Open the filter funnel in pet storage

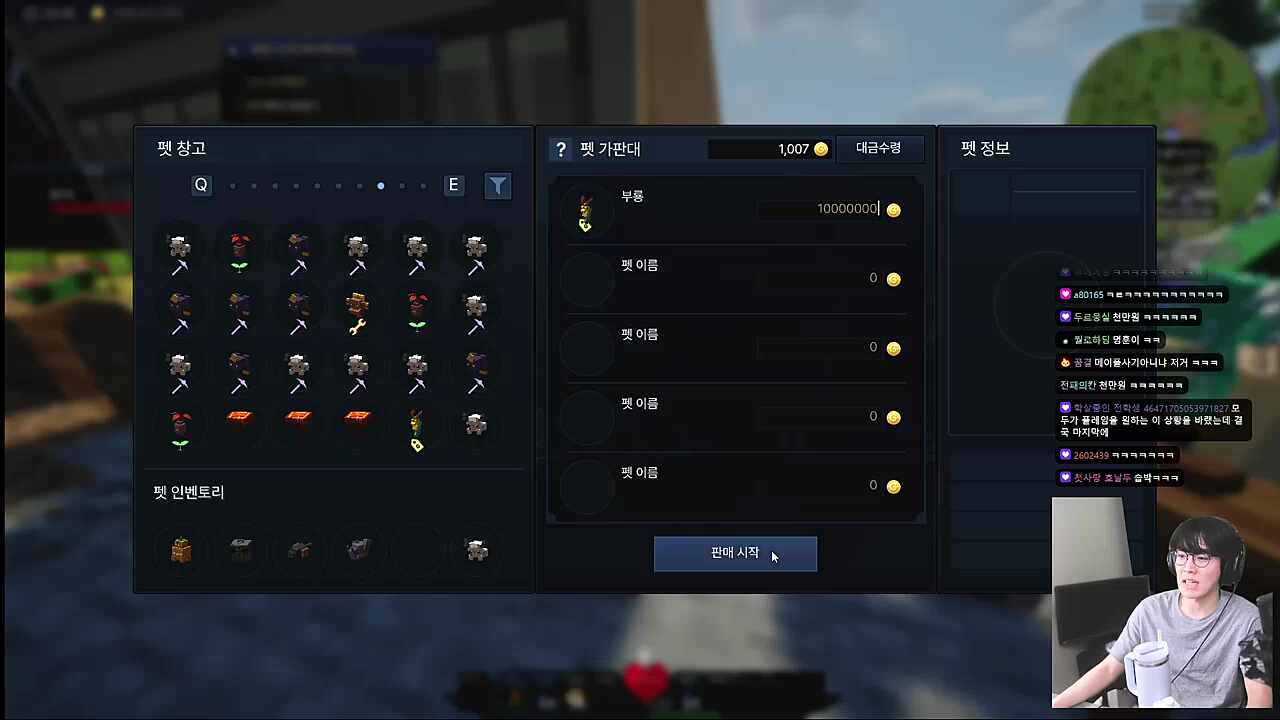point(497,185)
